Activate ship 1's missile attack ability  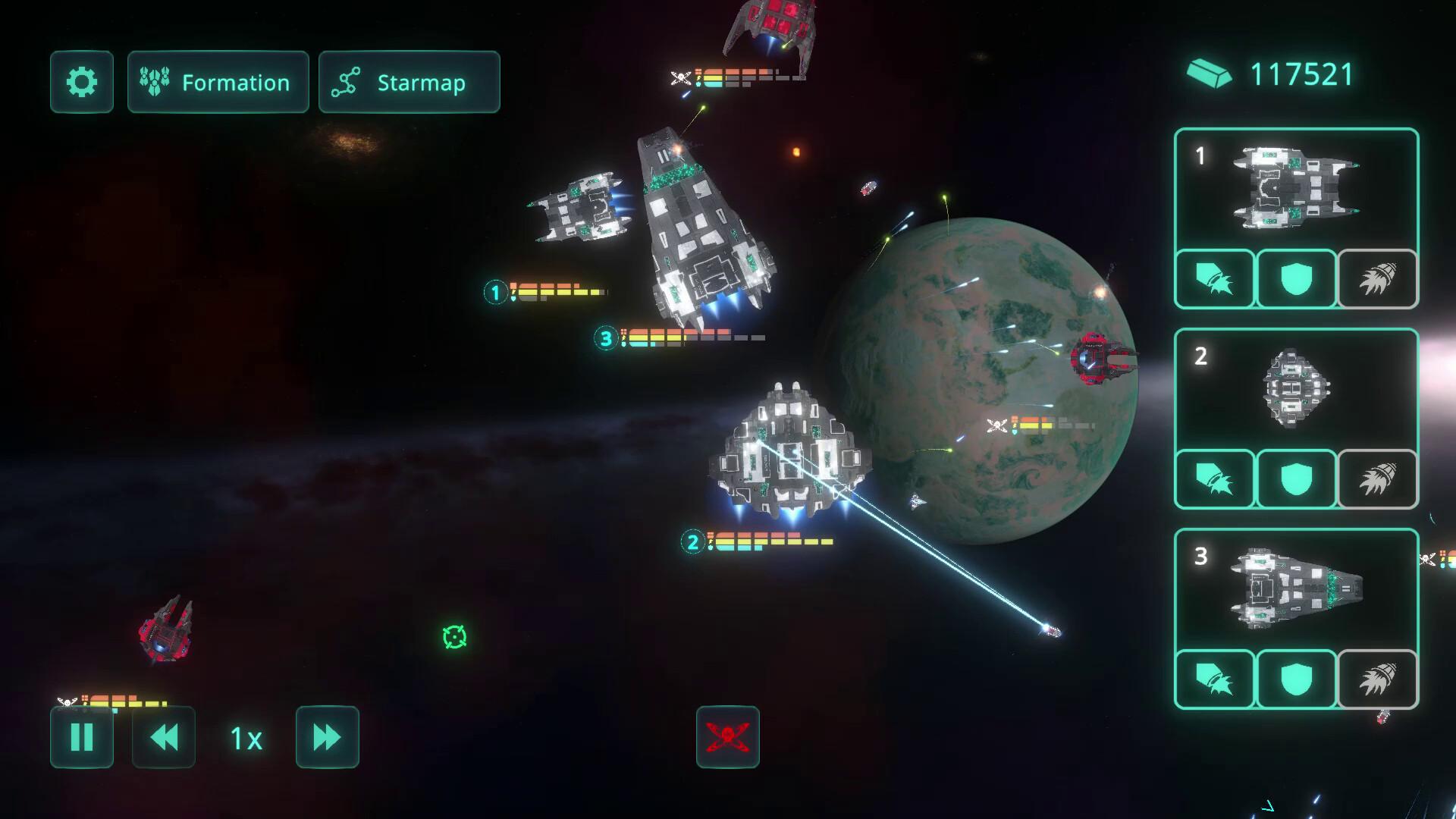[x=1214, y=279]
